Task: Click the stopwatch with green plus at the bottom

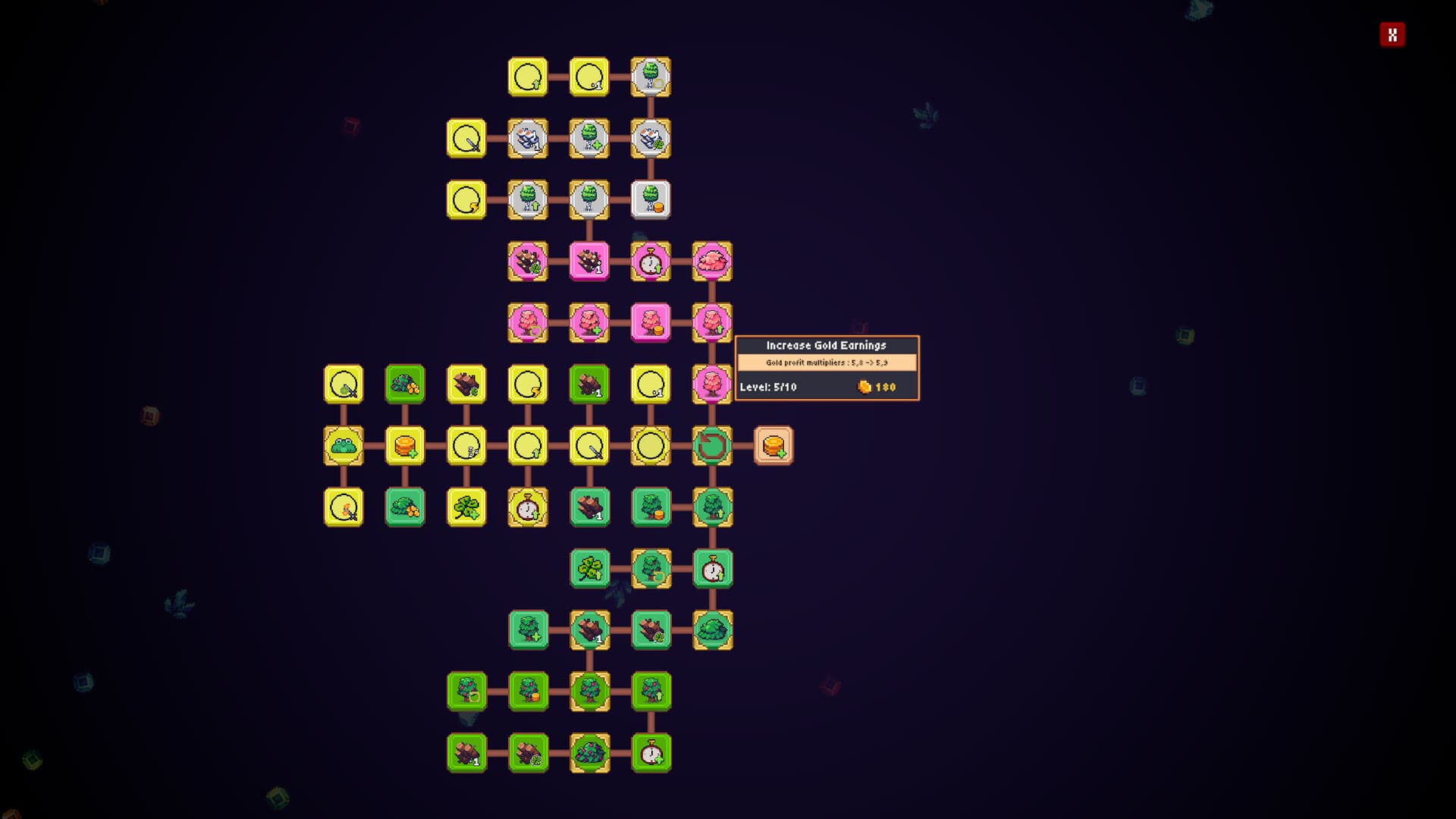Action: pos(651,752)
